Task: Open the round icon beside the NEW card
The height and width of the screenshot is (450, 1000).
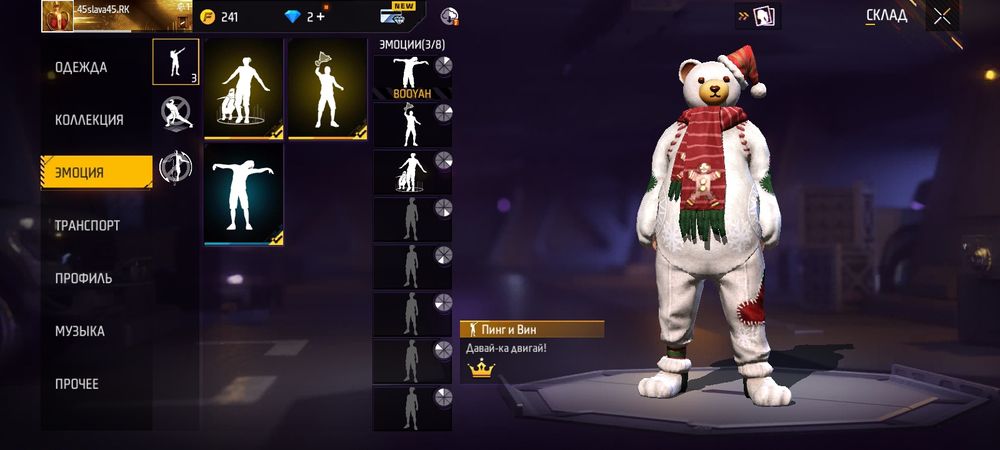Action: pyautogui.click(x=450, y=15)
